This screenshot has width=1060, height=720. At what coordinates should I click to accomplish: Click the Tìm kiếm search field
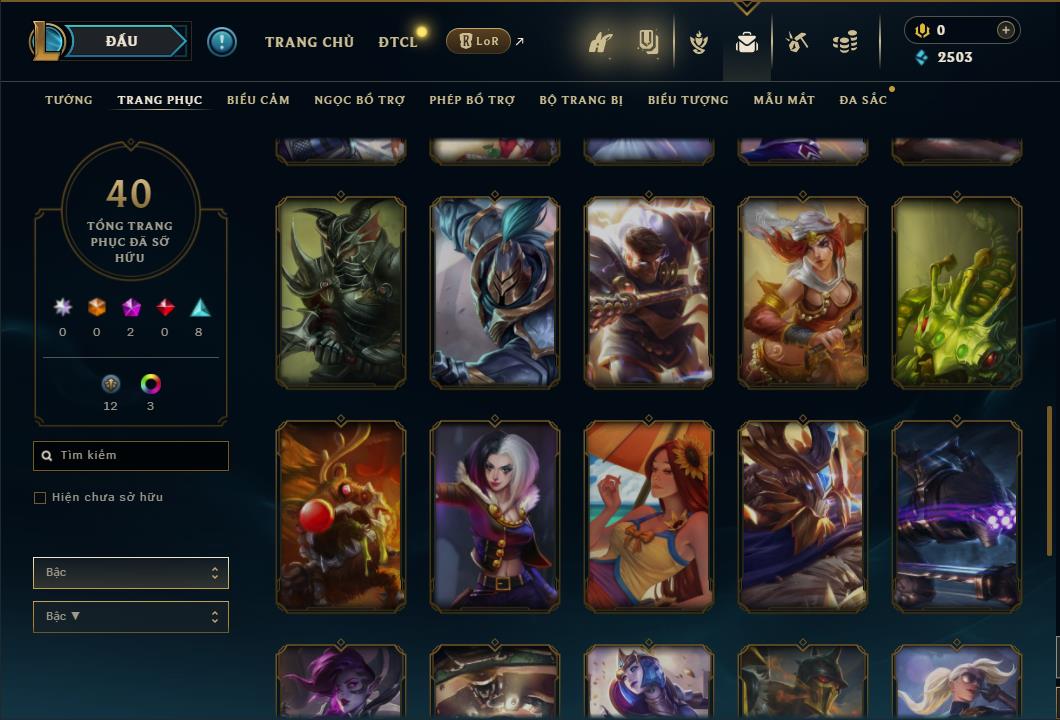(x=131, y=456)
